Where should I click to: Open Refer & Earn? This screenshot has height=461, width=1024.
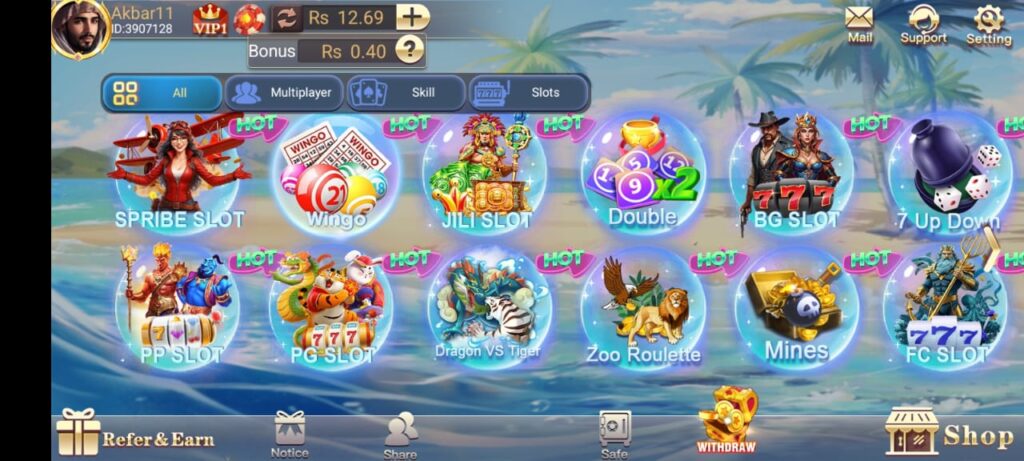coord(136,435)
